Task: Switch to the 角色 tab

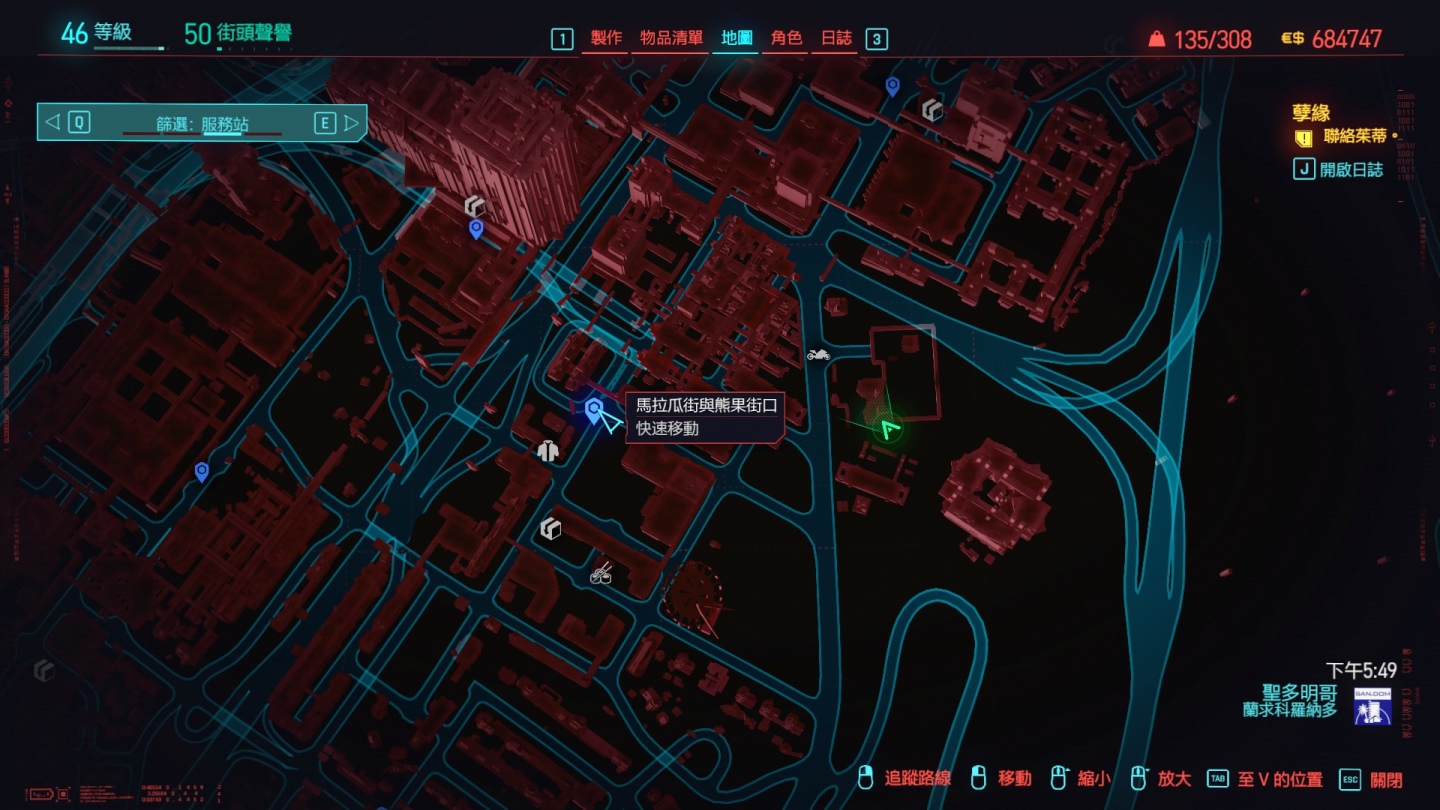Action: coord(785,39)
